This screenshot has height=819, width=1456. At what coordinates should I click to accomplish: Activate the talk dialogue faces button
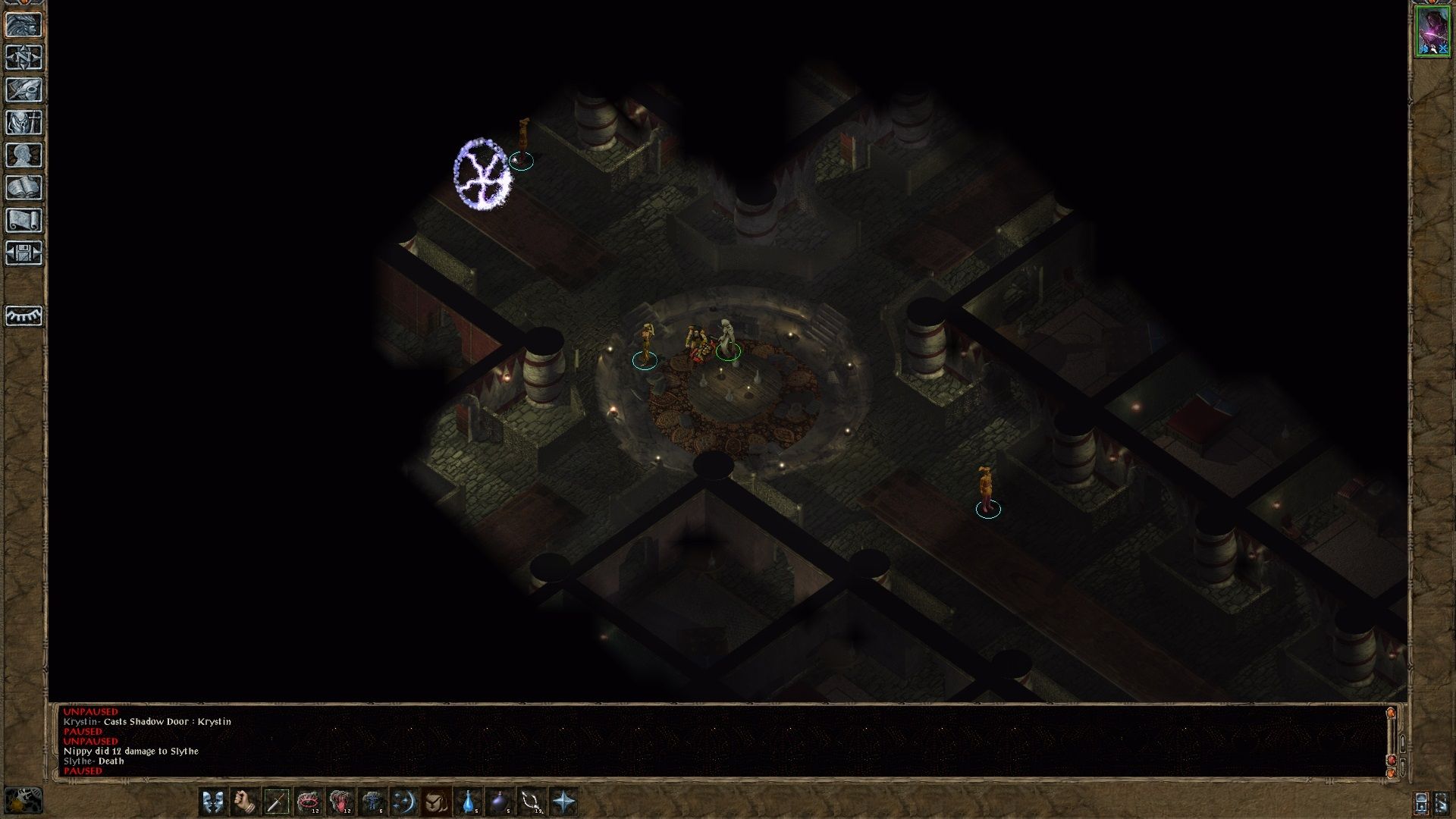coord(213,801)
